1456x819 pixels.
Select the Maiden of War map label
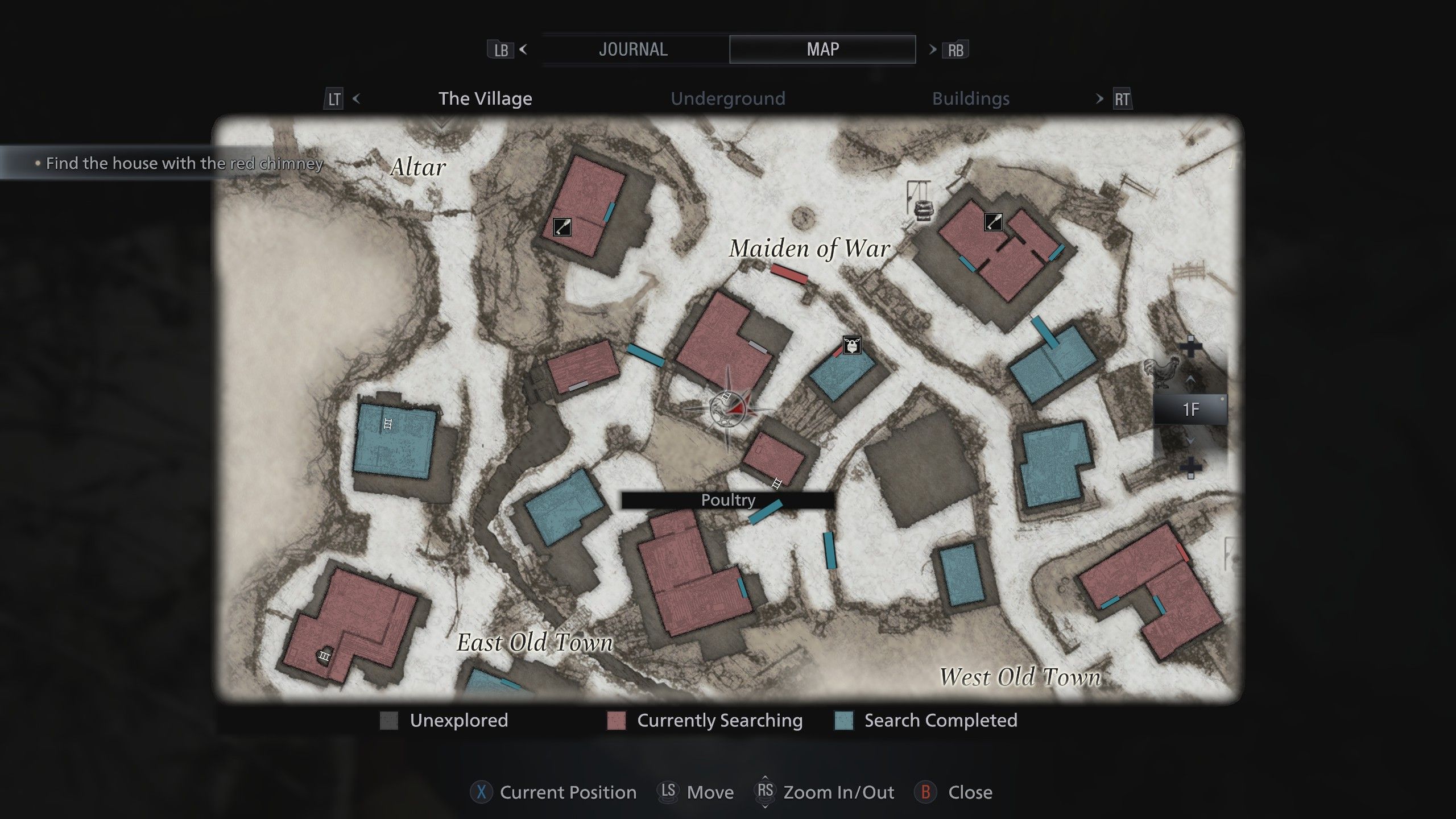click(x=809, y=249)
